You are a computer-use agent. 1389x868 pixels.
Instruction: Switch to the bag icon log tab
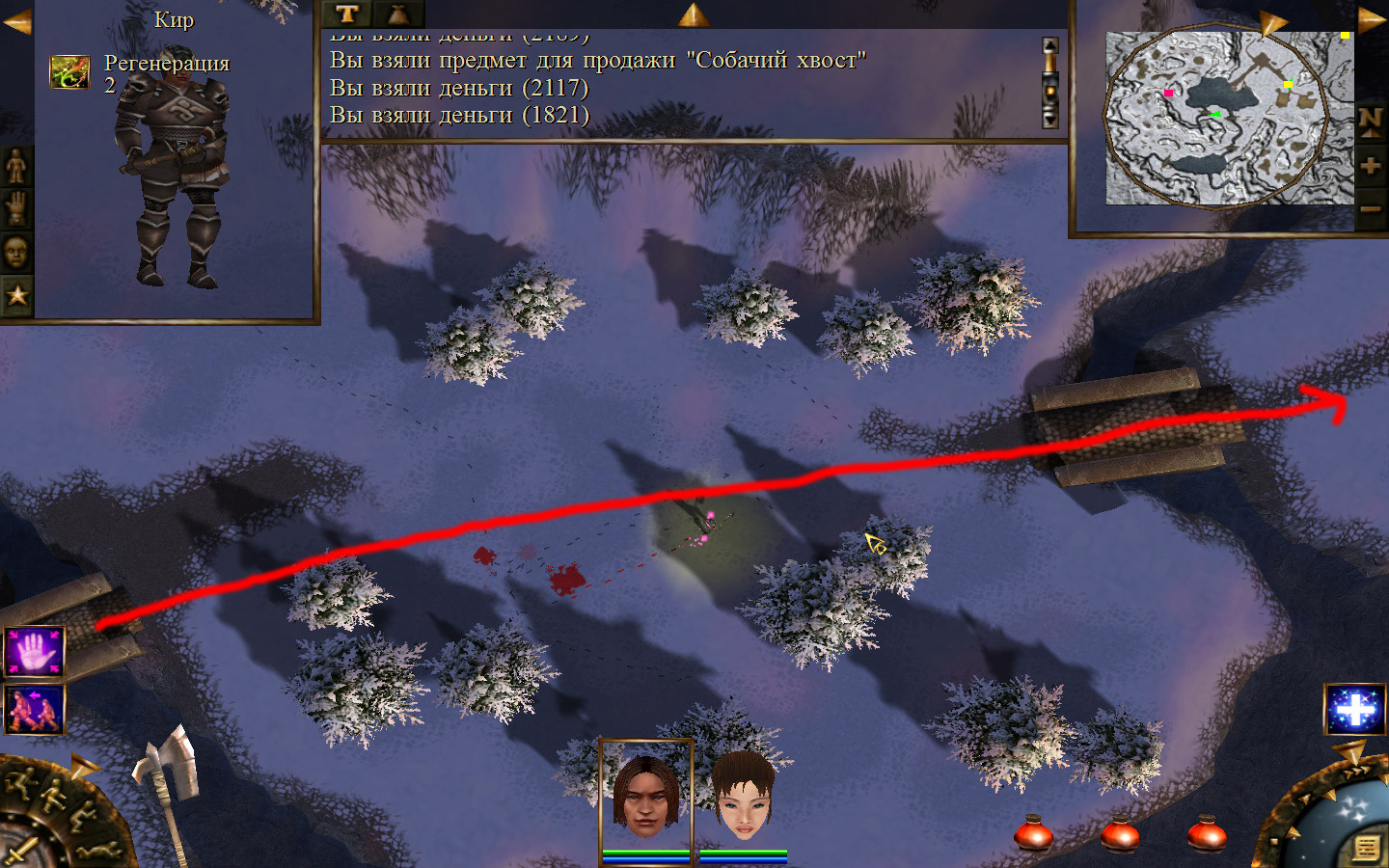(397, 14)
